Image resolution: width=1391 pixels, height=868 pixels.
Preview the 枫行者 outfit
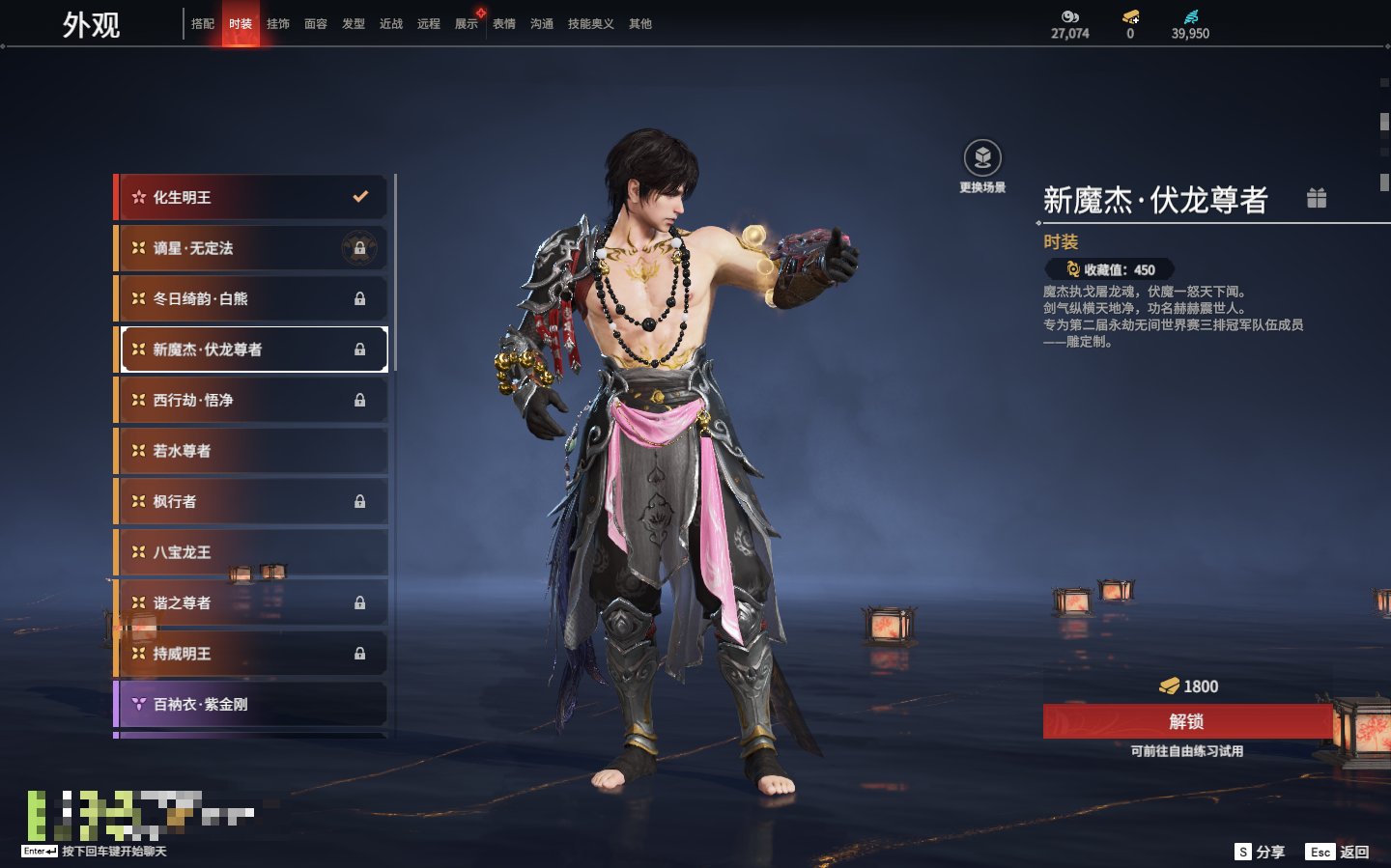coord(251,501)
